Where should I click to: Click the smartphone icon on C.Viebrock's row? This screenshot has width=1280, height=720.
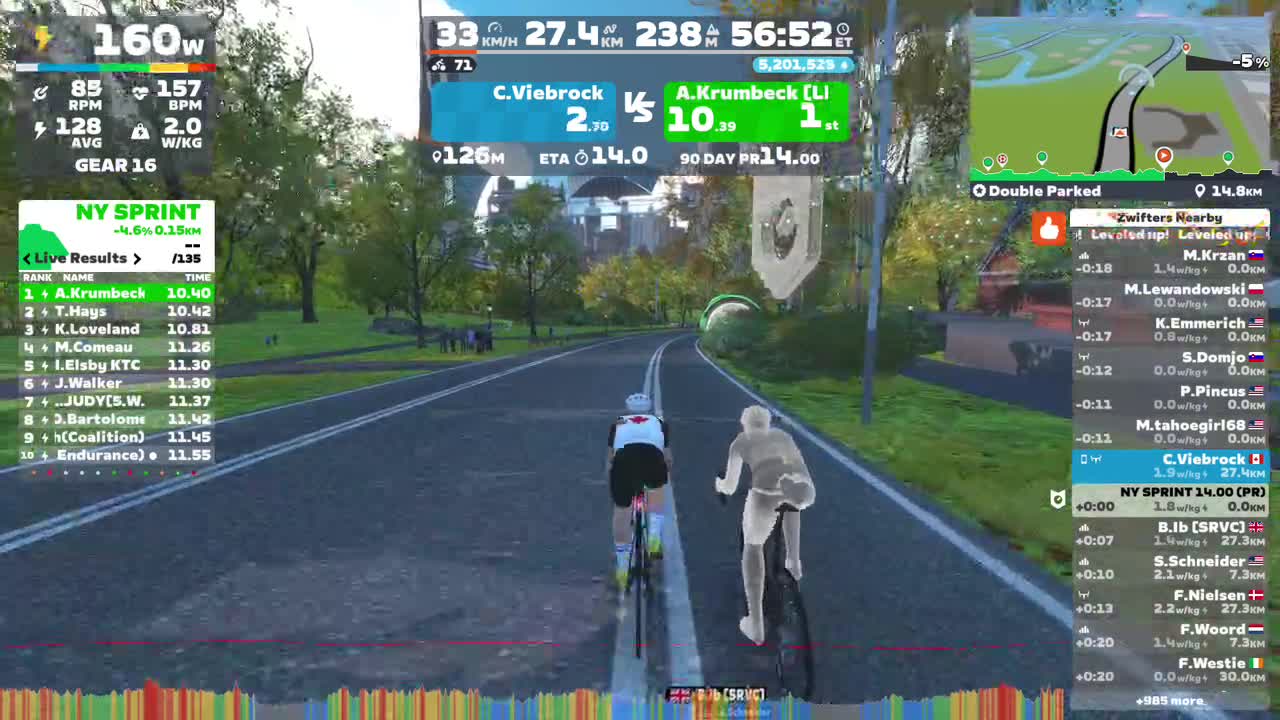click(x=1083, y=459)
